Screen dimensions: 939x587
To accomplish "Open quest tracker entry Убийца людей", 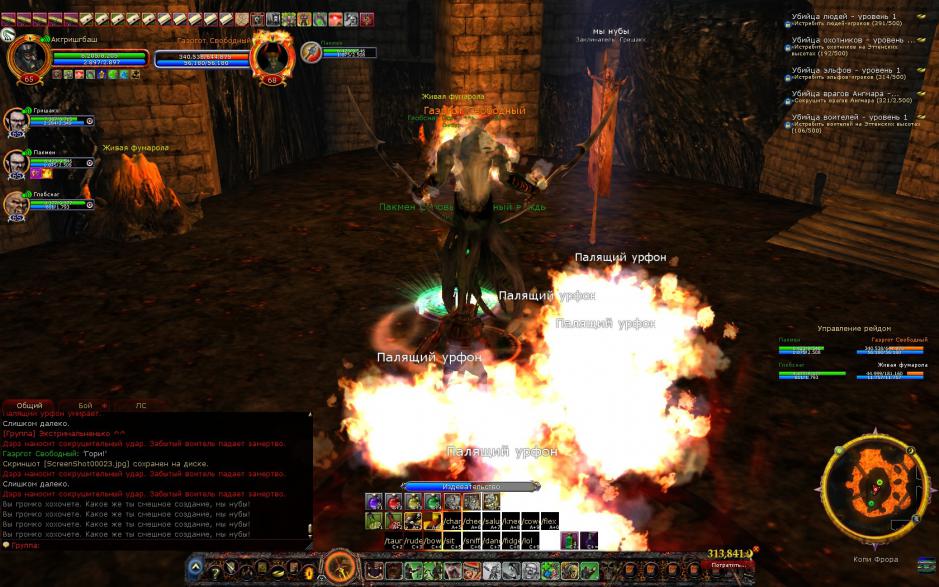I will 845,17.
